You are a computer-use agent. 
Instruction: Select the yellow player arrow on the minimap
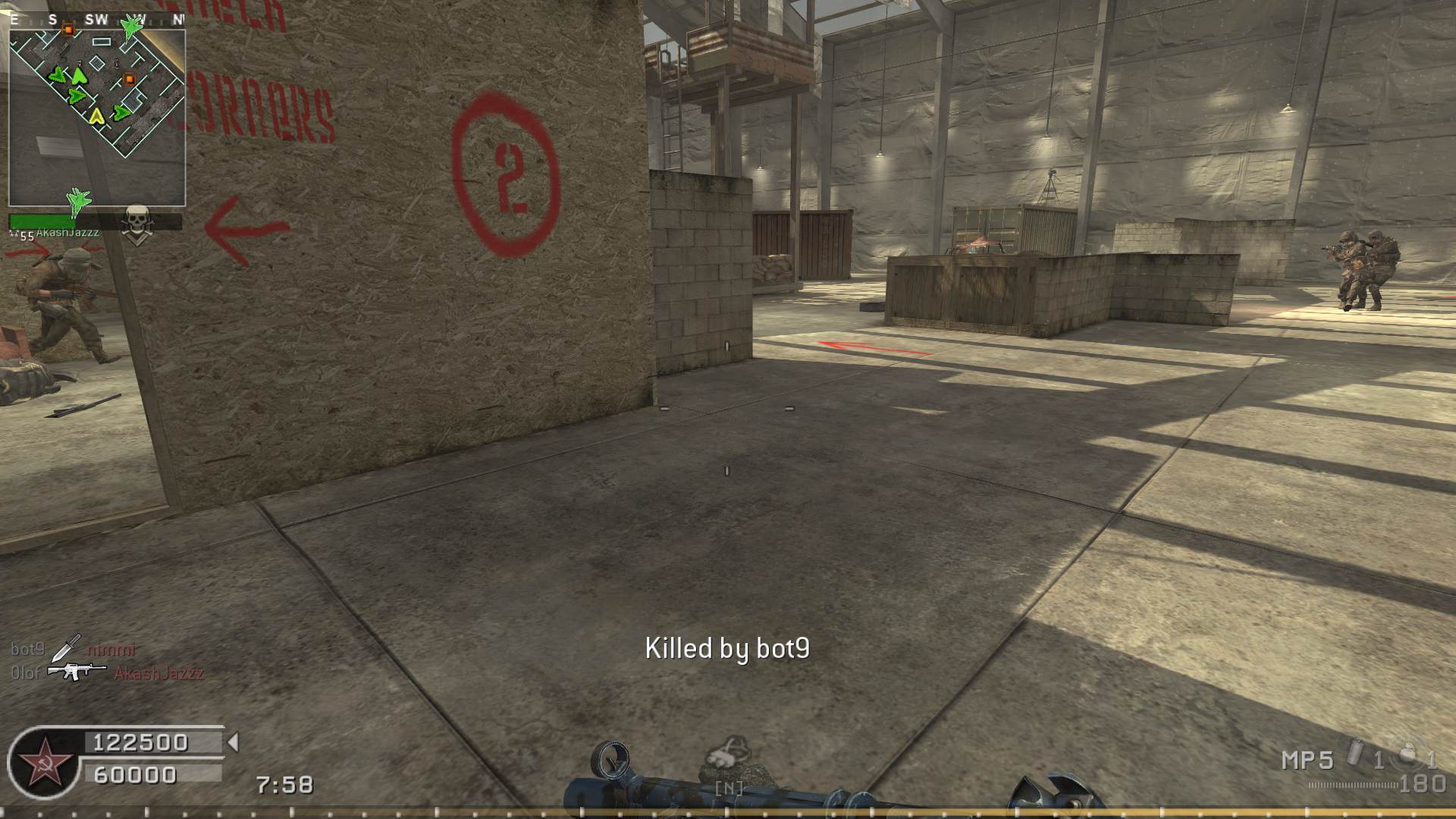coord(96,116)
